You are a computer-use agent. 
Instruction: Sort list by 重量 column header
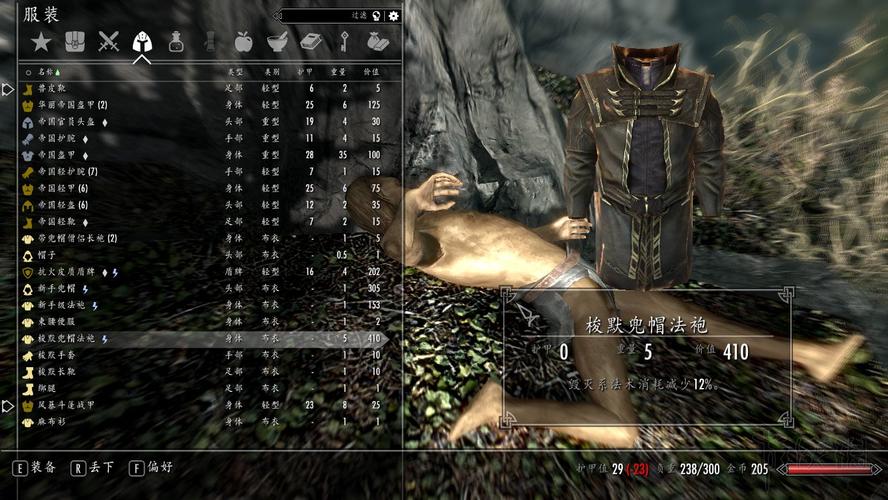[x=341, y=73]
